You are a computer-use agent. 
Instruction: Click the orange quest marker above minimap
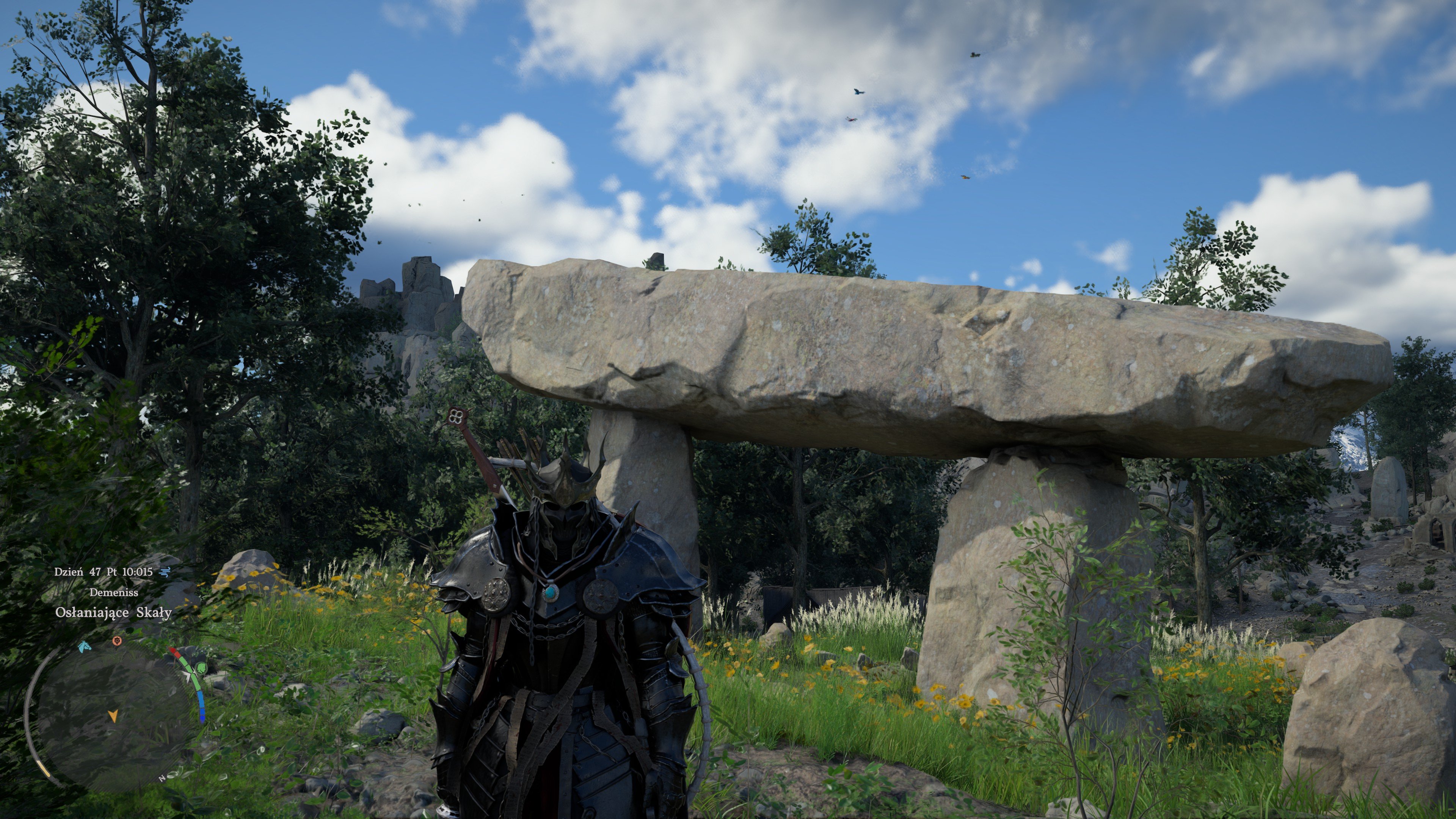tap(117, 641)
